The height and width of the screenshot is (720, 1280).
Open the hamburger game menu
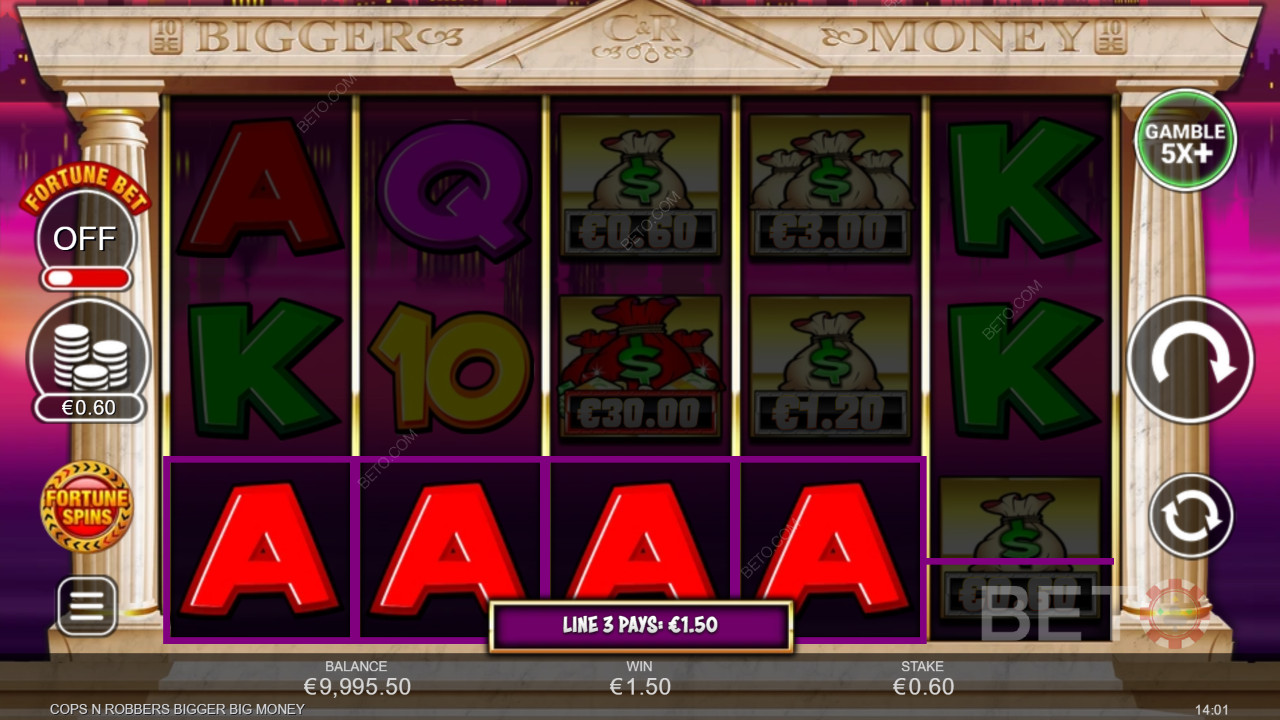tap(87, 606)
